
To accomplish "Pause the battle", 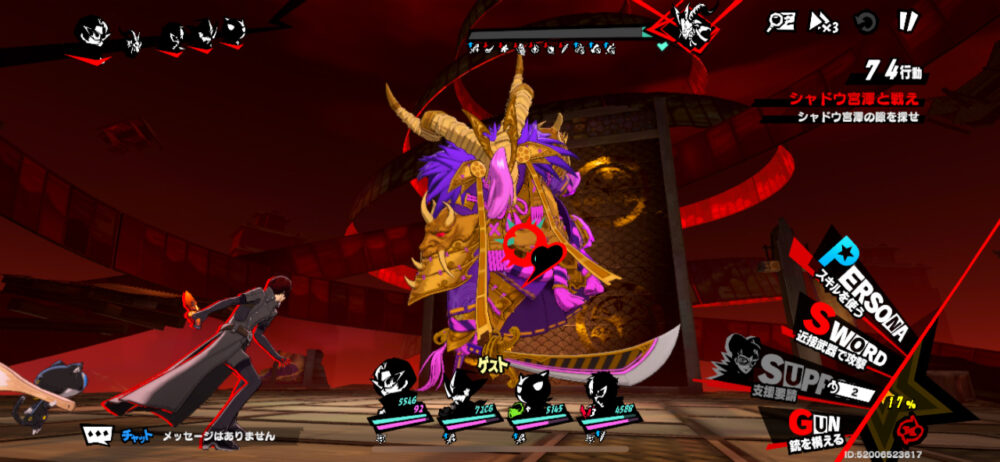I will click(908, 22).
